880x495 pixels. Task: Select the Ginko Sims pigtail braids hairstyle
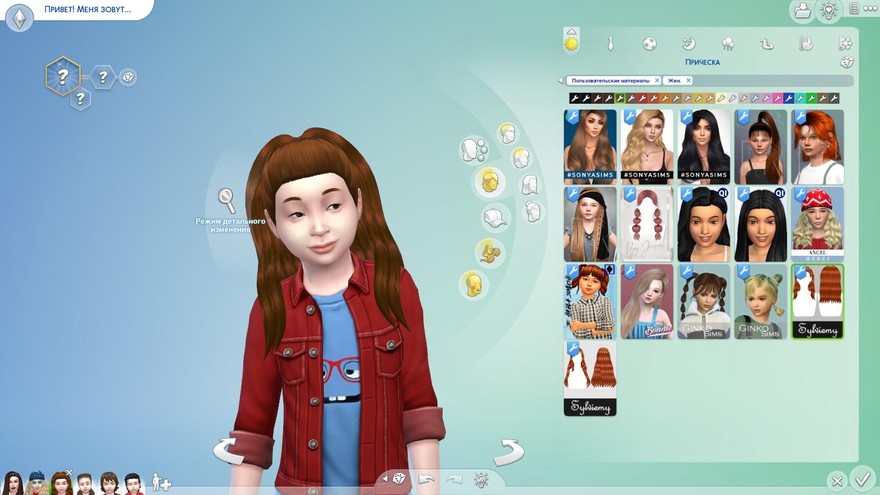click(x=703, y=301)
